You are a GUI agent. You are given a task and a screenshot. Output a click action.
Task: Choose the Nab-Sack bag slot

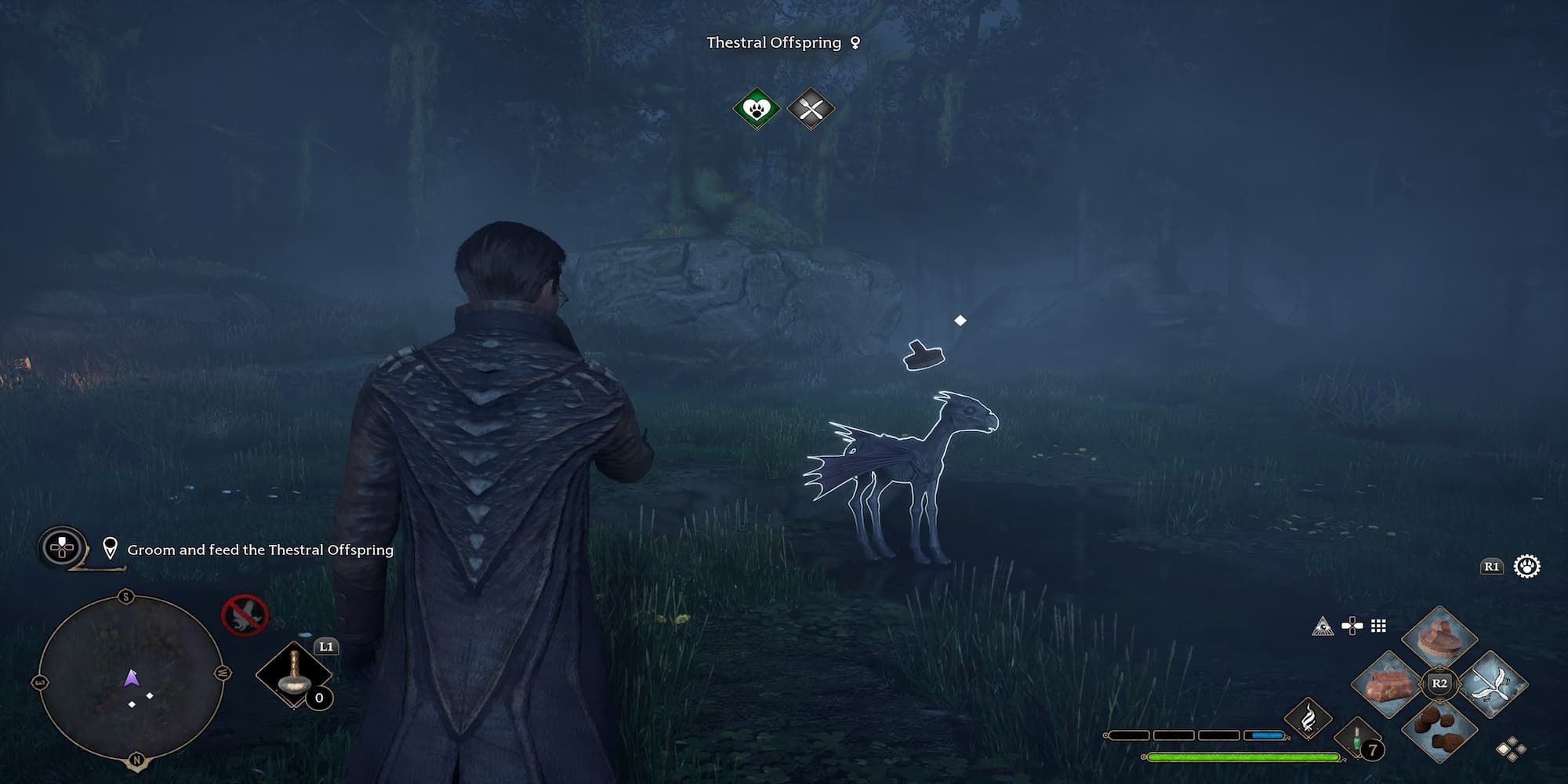[x=1388, y=684]
